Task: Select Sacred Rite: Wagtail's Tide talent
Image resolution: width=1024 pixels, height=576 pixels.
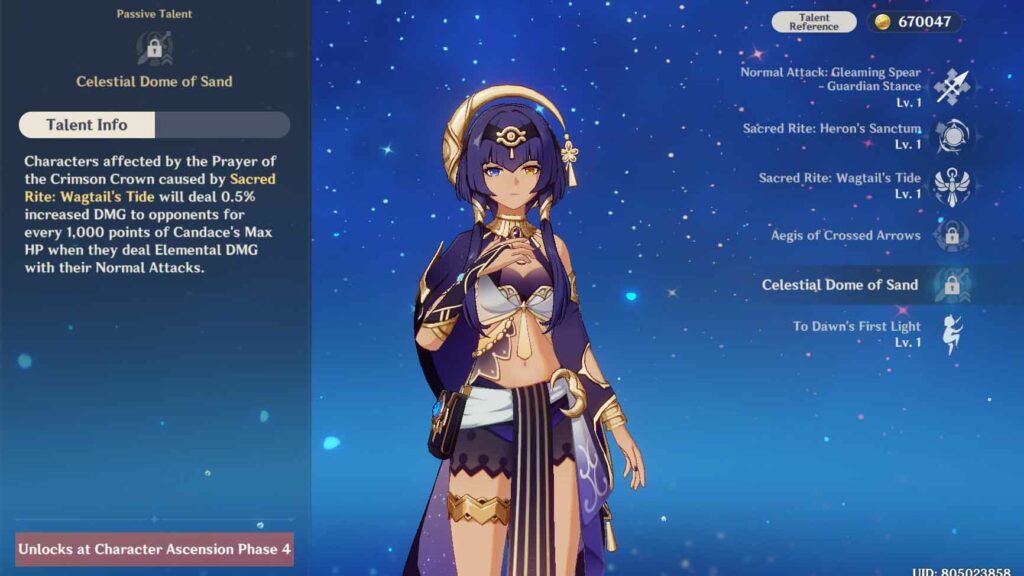Action: point(951,185)
